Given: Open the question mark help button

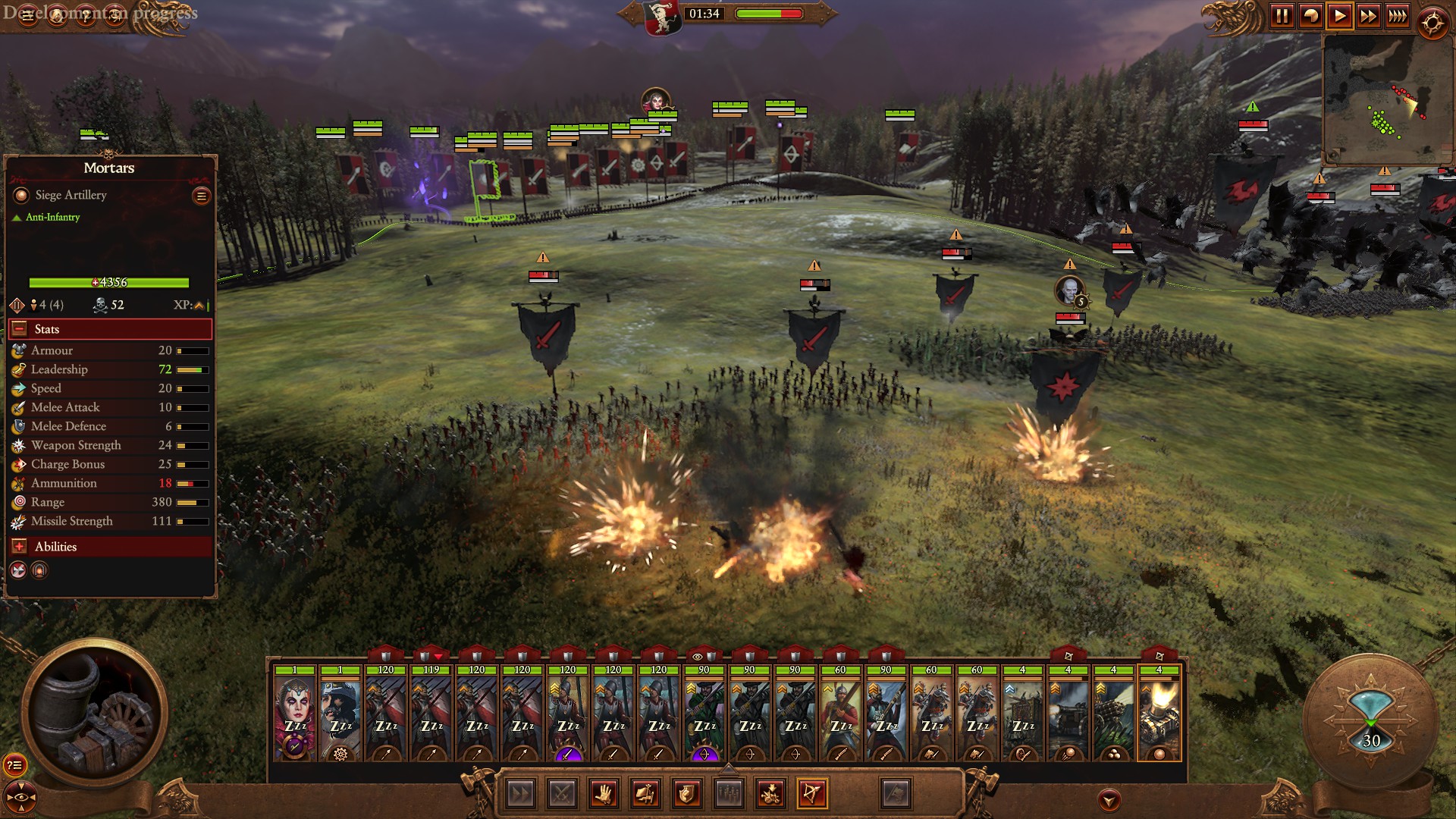Looking at the screenshot, I should (86, 16).
